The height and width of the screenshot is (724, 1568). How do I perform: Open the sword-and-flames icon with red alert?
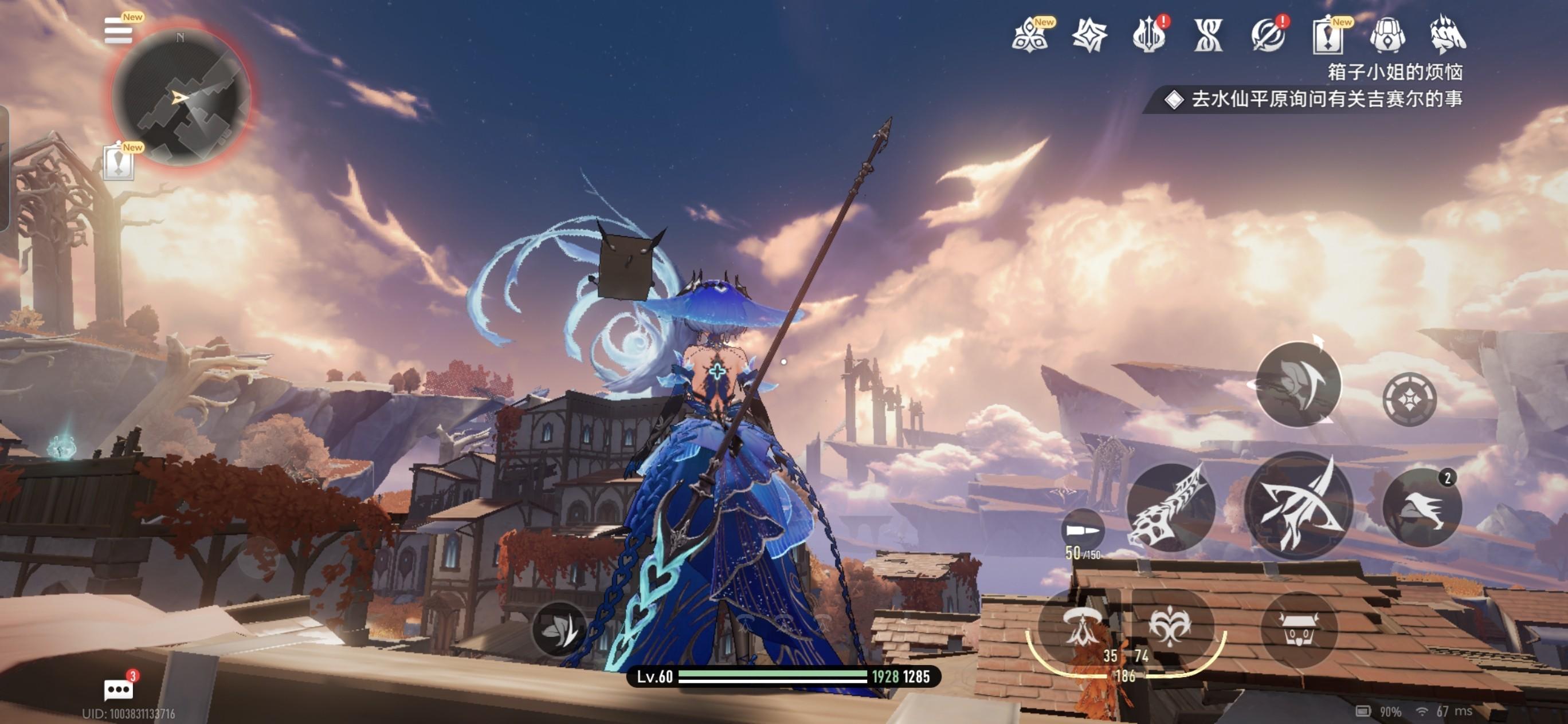click(1148, 36)
